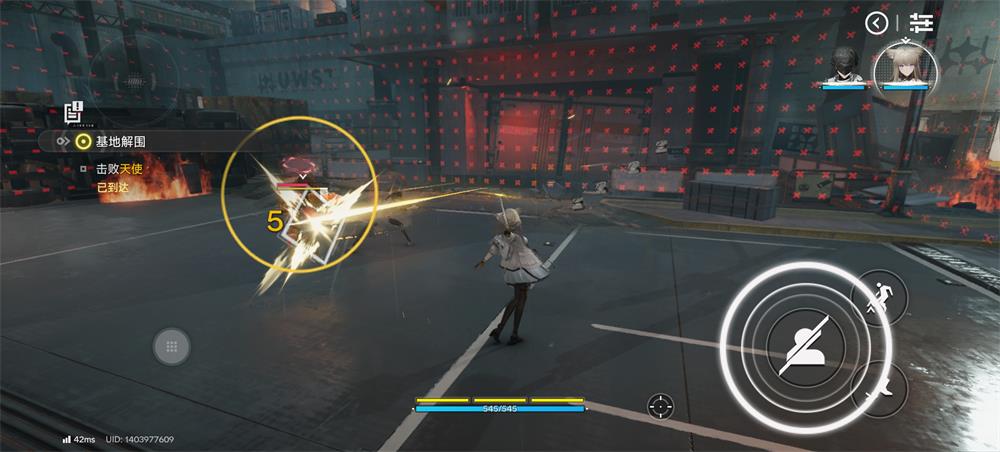Open the mission log document icon

click(73, 112)
